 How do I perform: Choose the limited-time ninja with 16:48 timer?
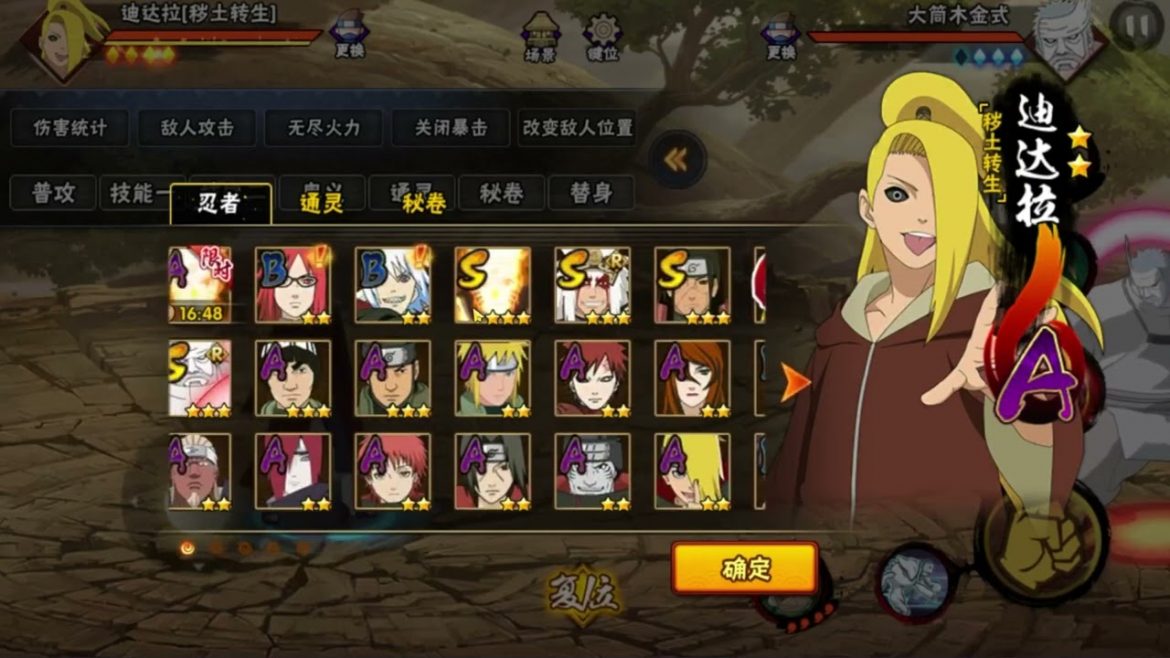point(200,285)
